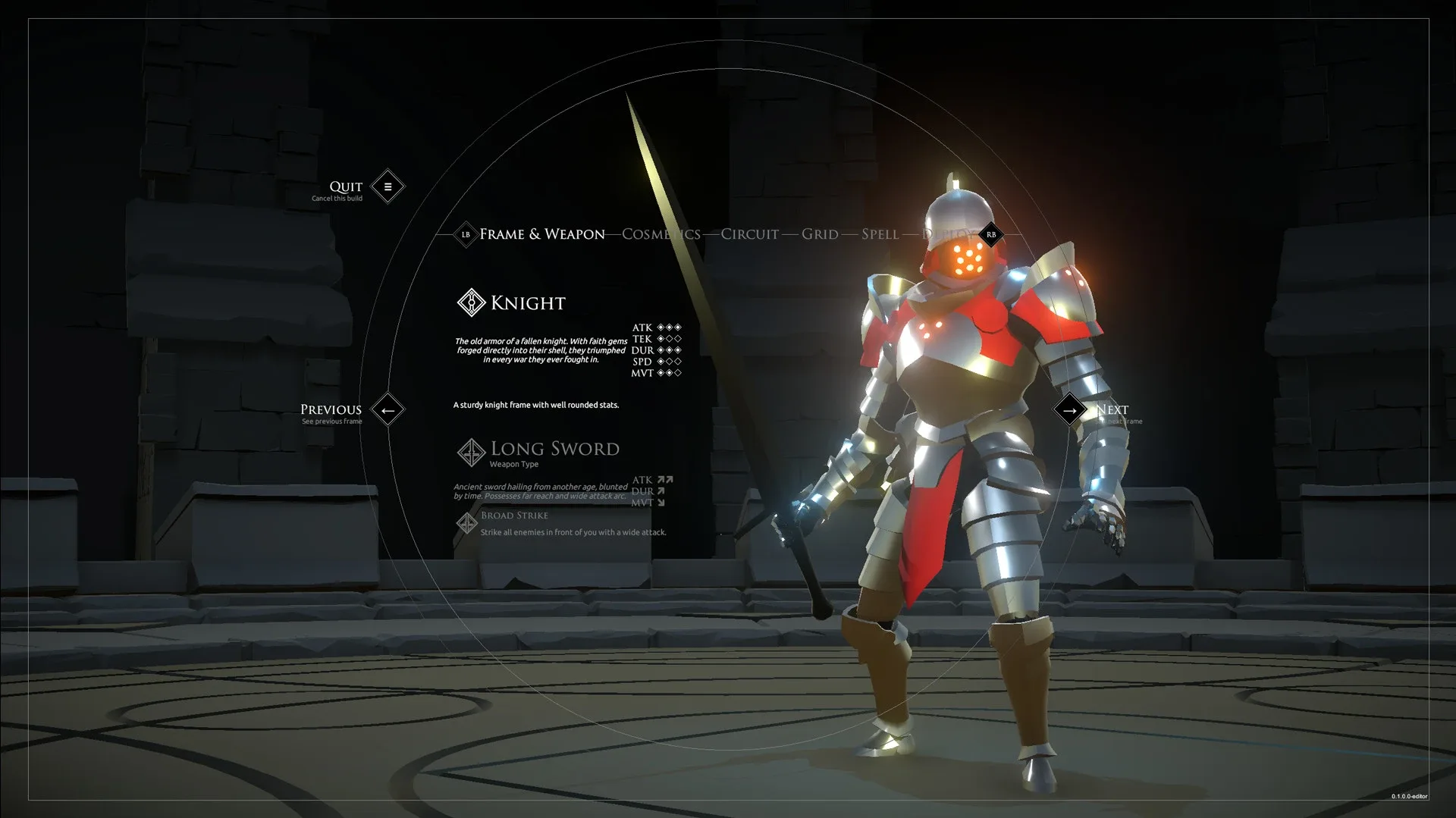Switch to the Spell tab
This screenshot has width=1456, height=818.
pos(880,234)
